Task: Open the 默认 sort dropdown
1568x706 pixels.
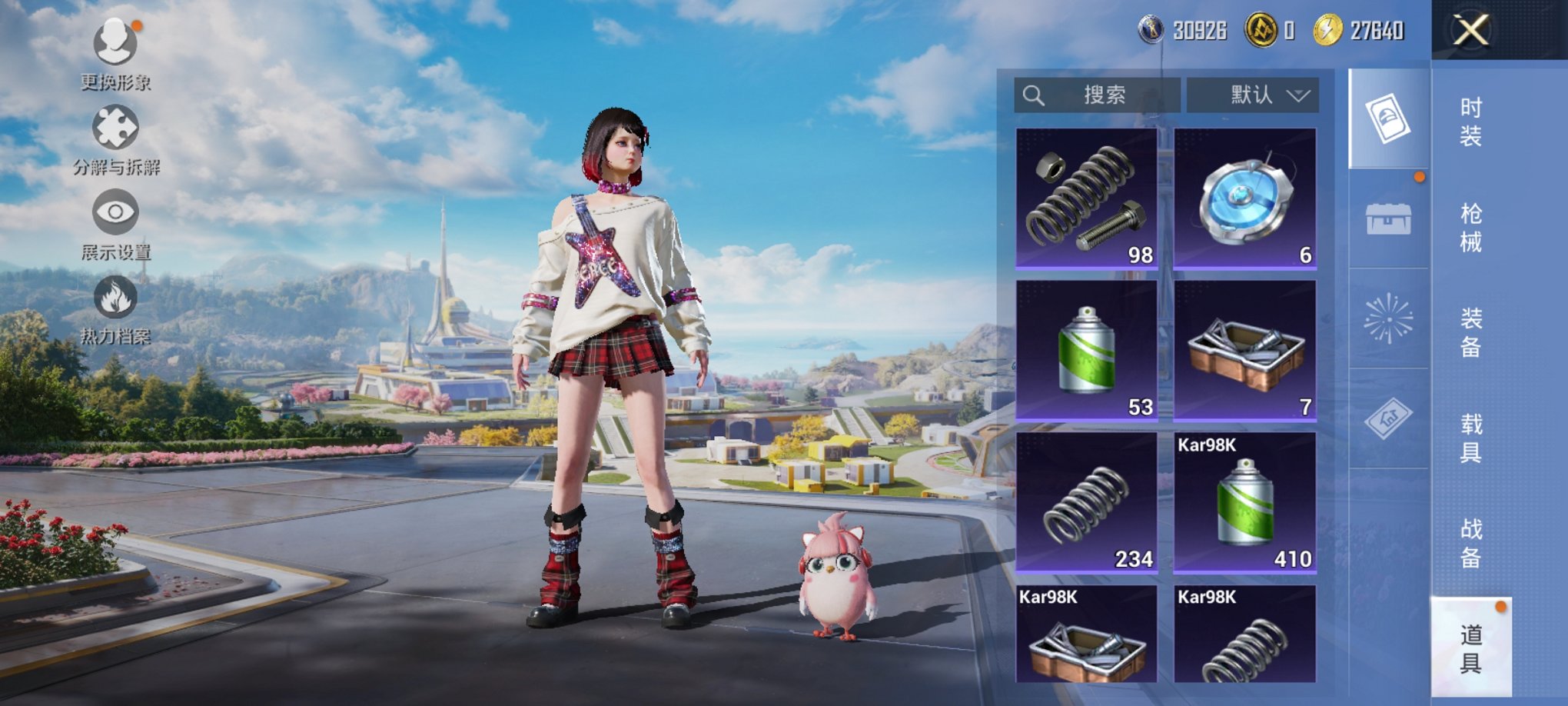Action: (x=1253, y=95)
